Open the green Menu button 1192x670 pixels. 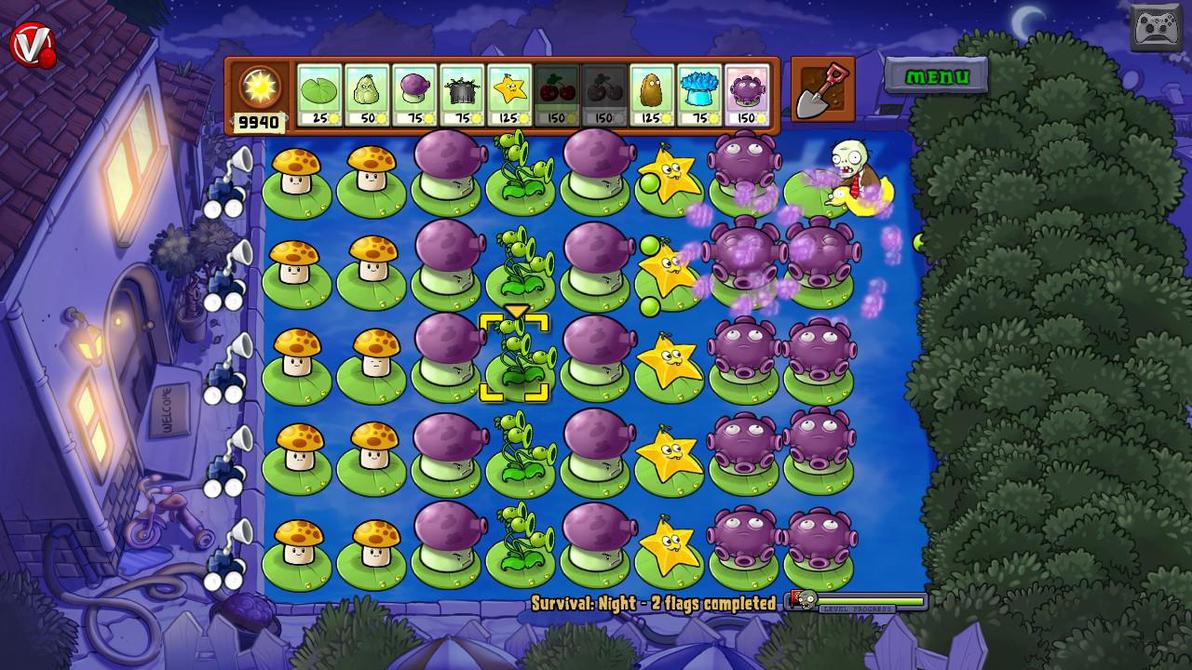pyautogui.click(x=936, y=77)
